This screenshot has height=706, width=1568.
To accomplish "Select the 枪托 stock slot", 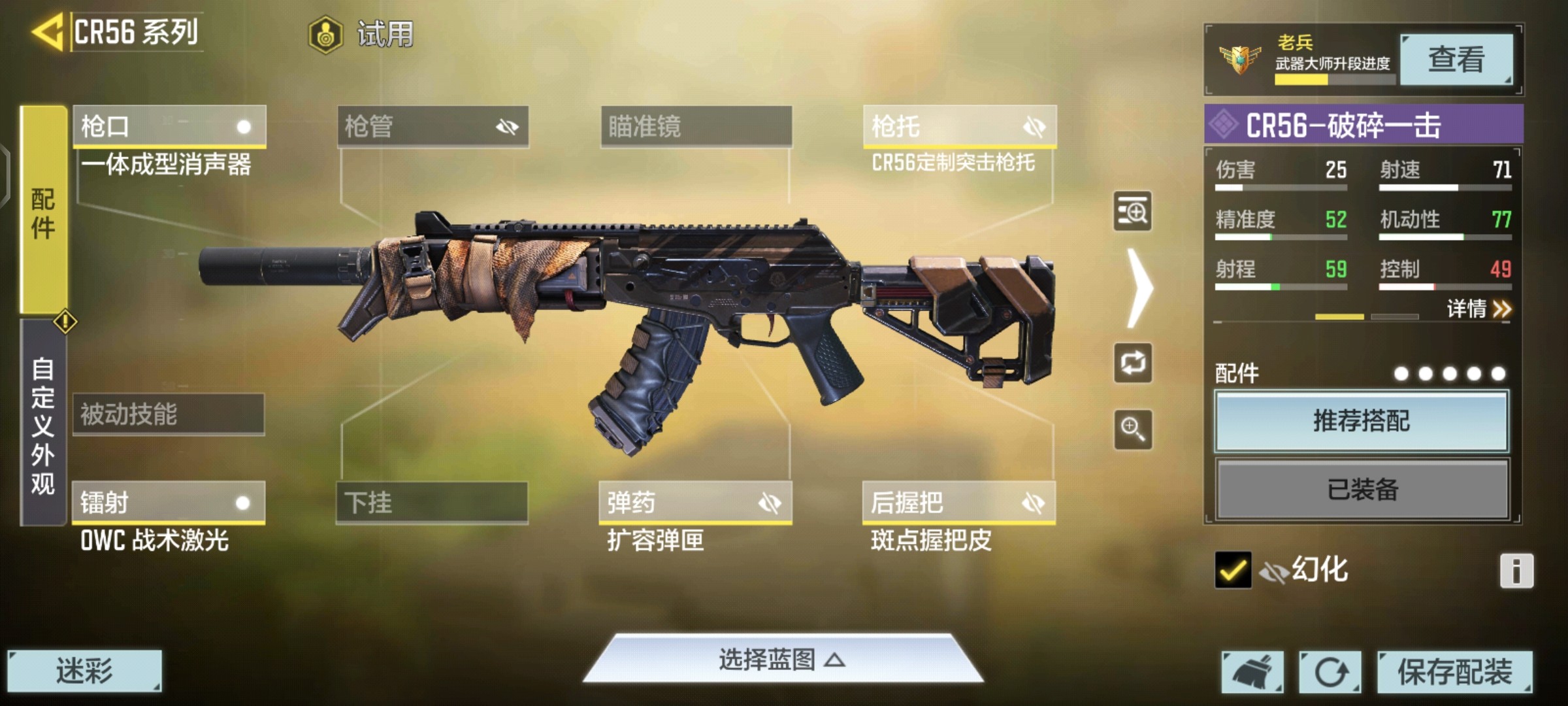I will click(959, 126).
